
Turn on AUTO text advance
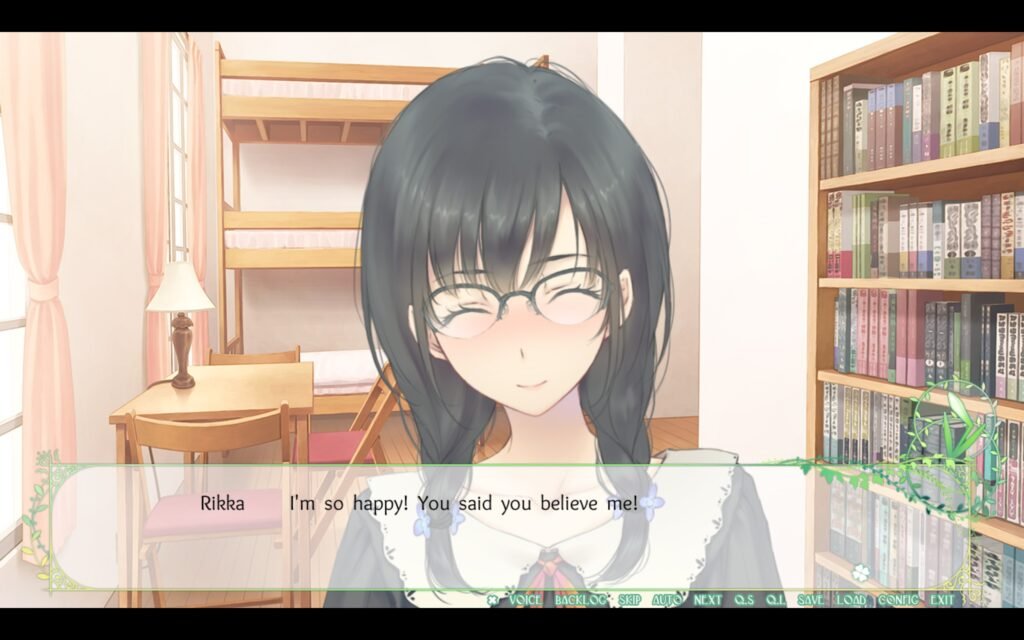[667, 600]
